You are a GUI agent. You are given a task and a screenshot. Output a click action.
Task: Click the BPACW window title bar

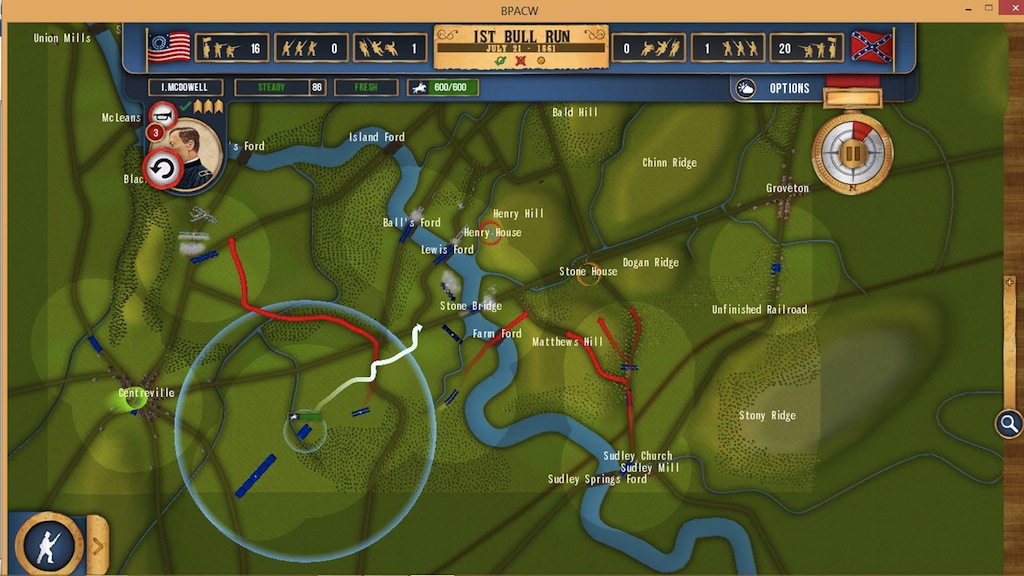[512, 7]
